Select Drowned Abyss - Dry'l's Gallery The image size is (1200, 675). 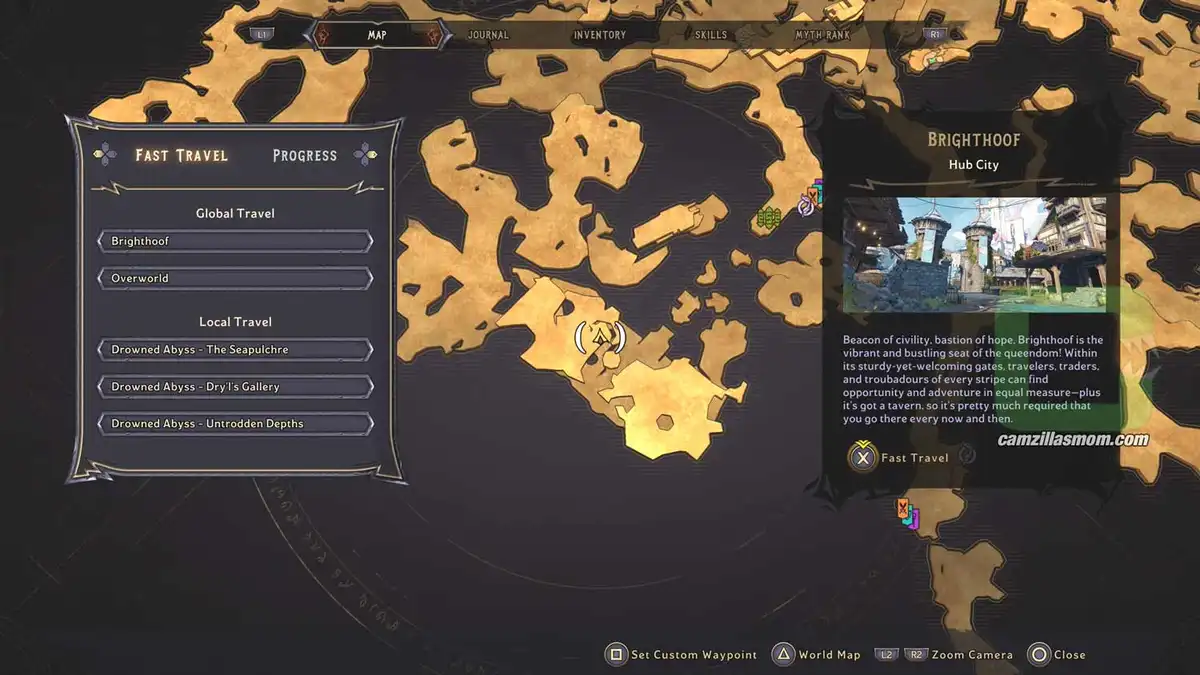point(235,387)
